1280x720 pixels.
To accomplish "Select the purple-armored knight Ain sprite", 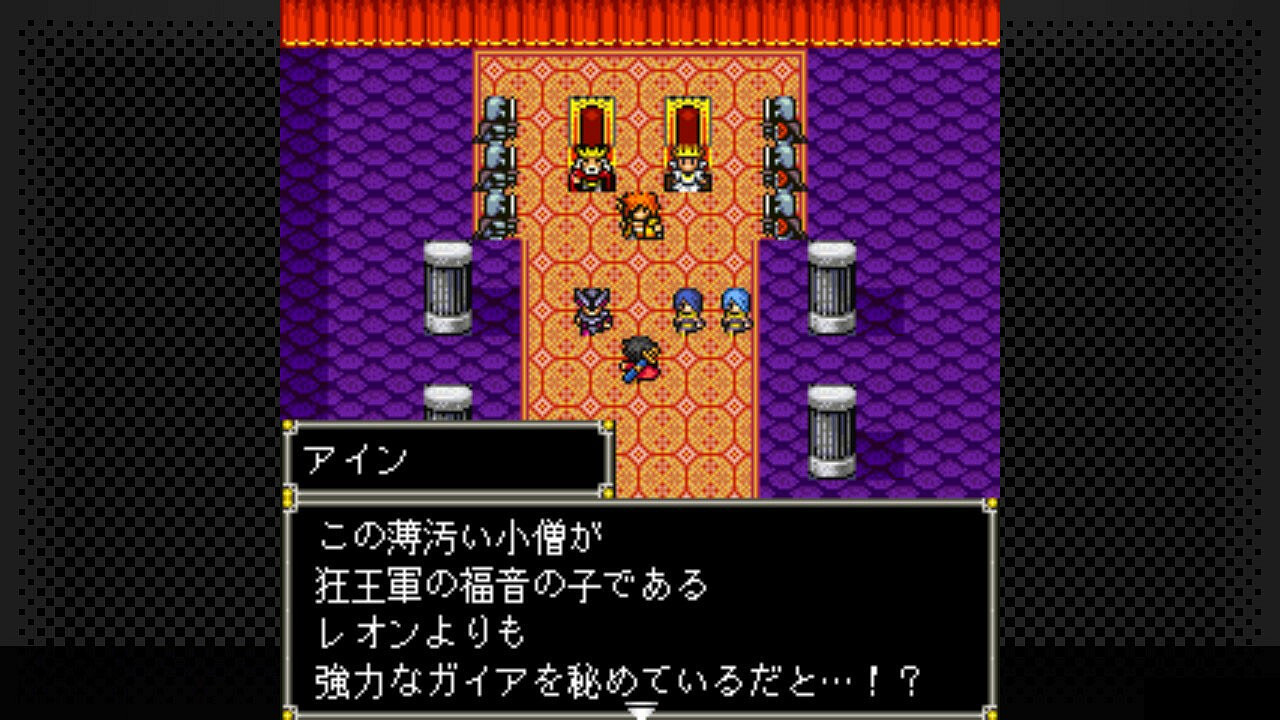I will pyautogui.click(x=592, y=312).
